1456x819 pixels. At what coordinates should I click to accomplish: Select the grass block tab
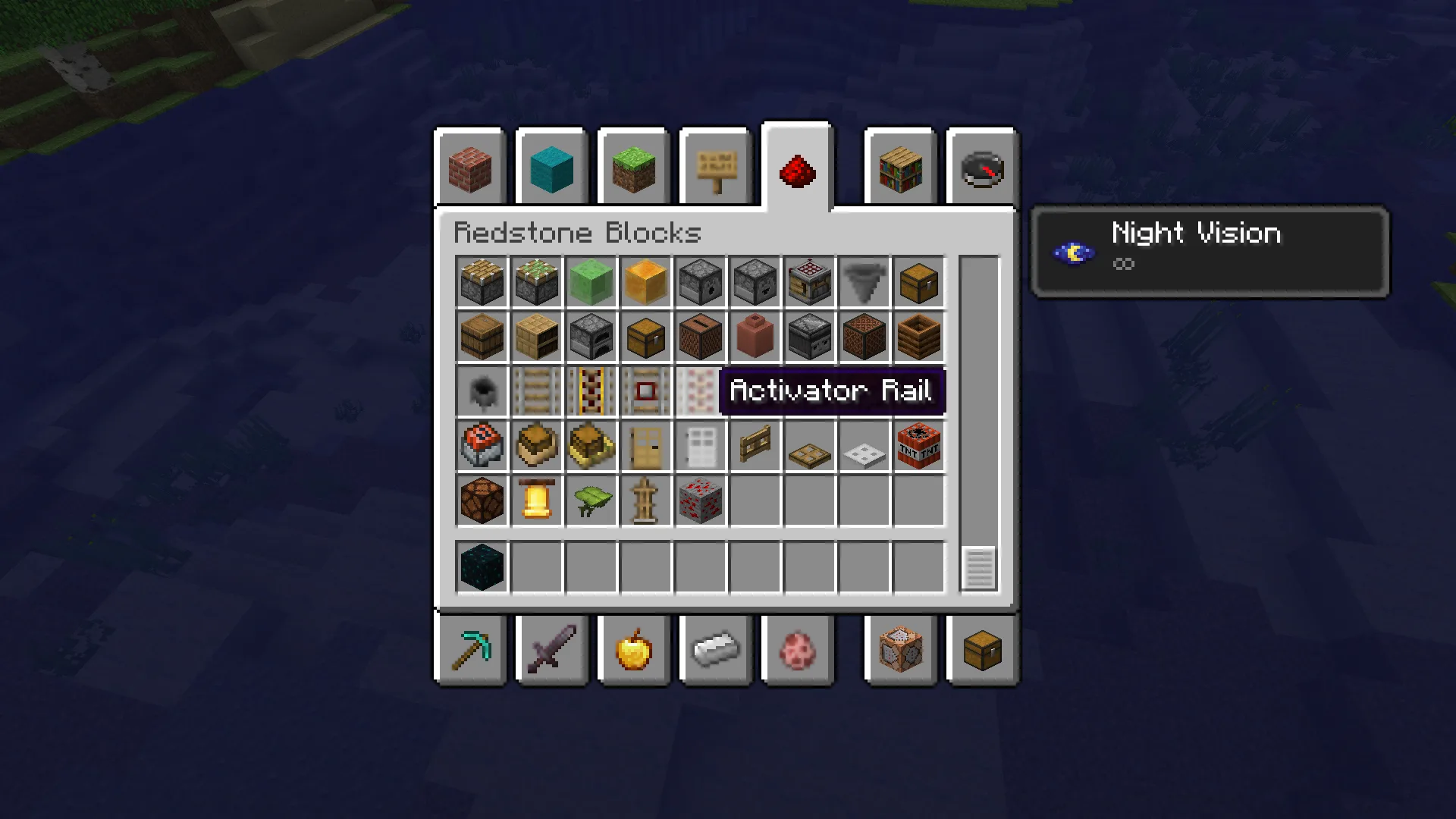(x=633, y=168)
